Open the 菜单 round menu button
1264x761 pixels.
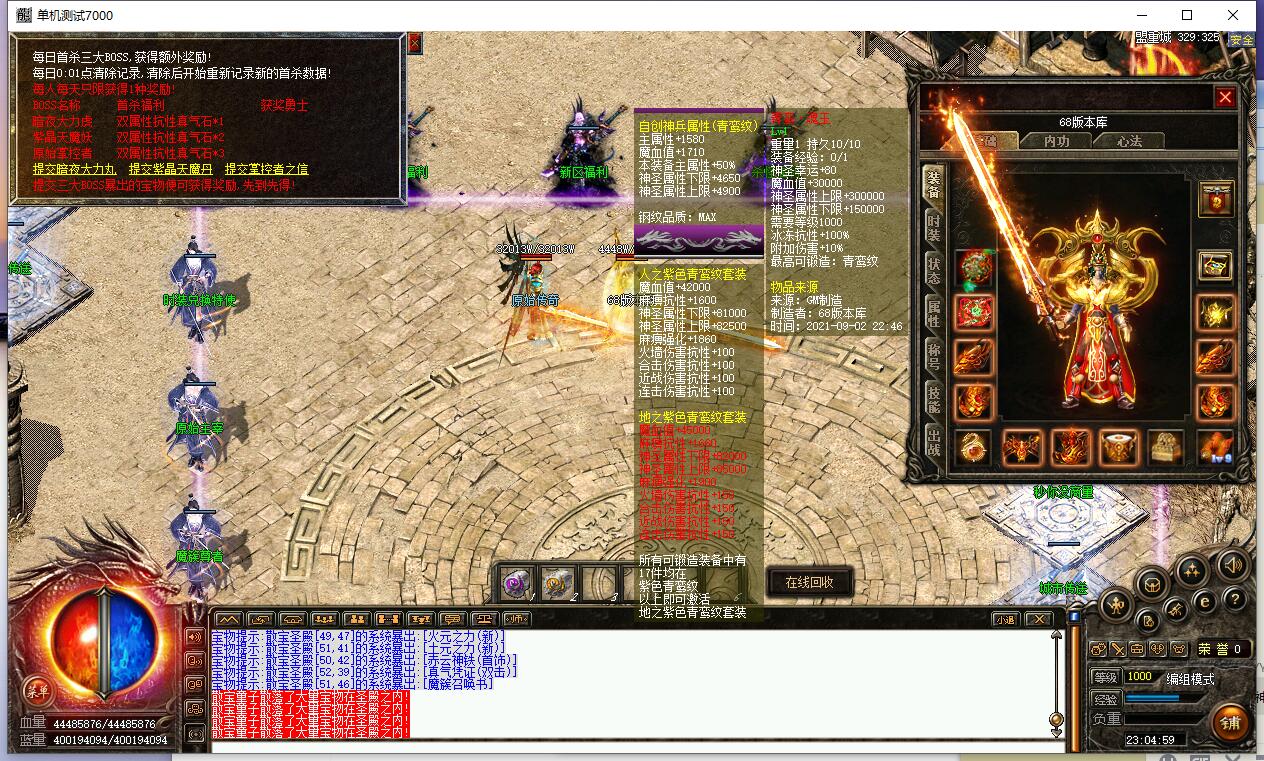pyautogui.click(x=37, y=690)
